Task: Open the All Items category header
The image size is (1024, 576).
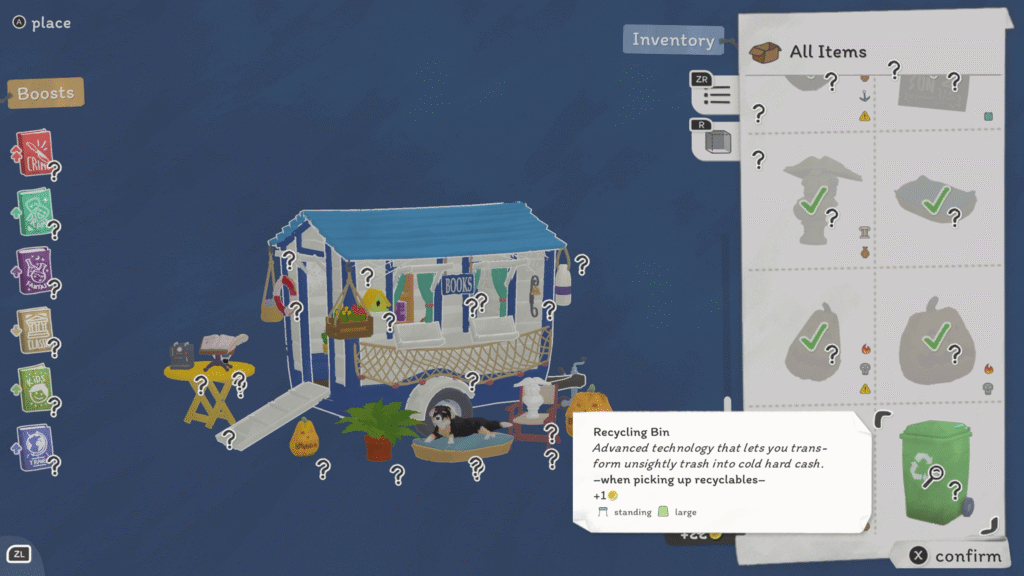Action: (827, 52)
